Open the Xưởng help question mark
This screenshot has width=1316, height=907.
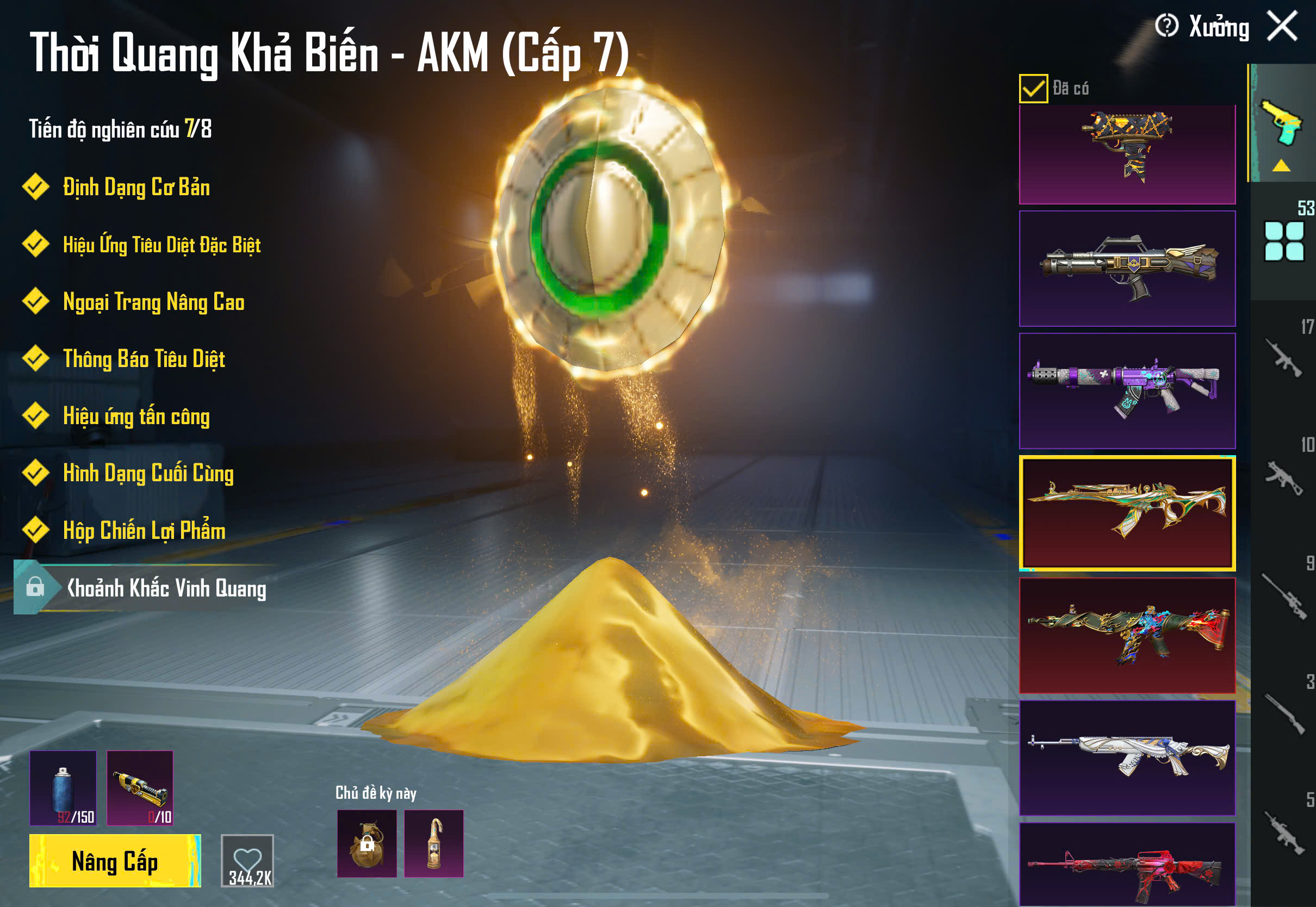pos(1166,26)
